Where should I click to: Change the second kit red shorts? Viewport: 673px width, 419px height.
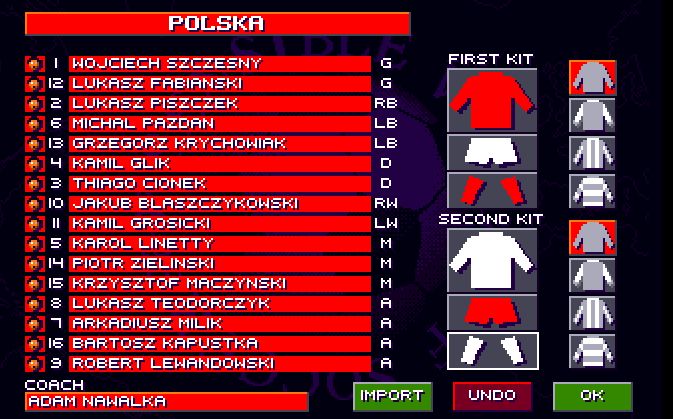click(492, 311)
